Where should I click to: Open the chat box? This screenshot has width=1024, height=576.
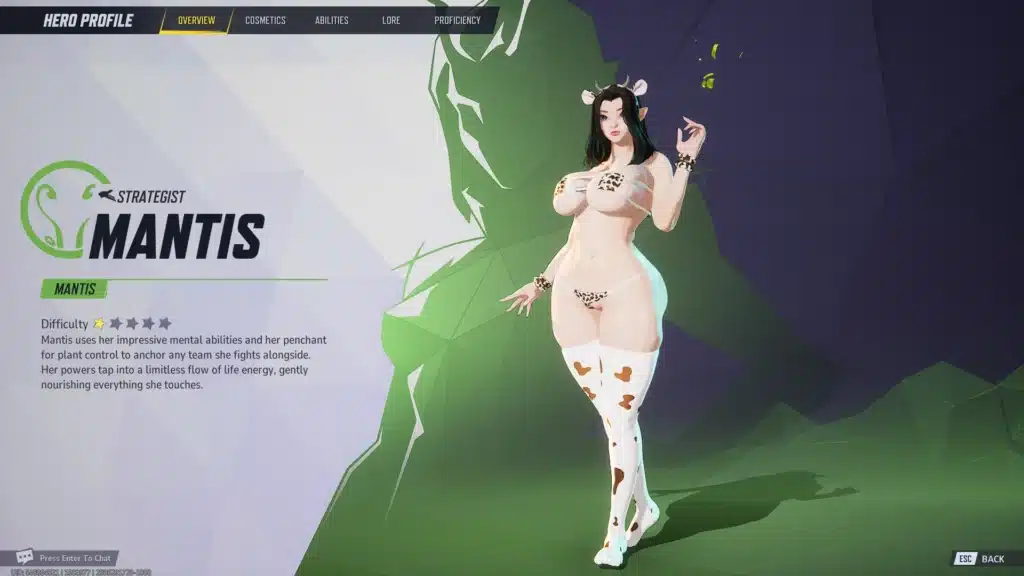[66, 557]
